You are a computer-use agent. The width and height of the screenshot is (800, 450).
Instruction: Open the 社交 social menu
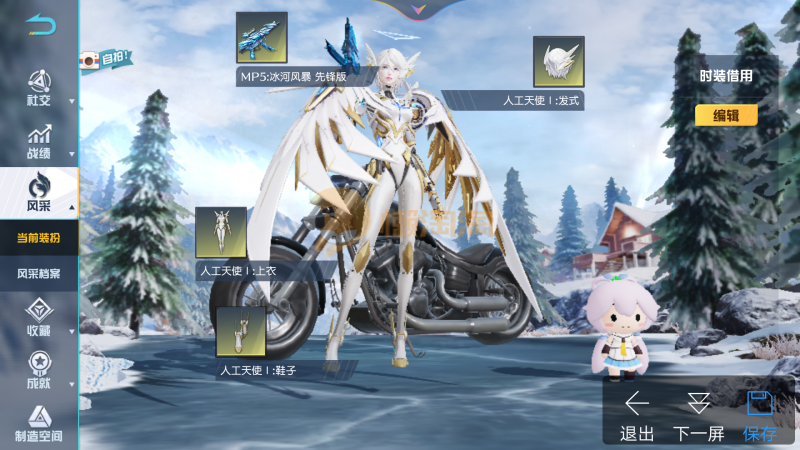click(x=39, y=89)
